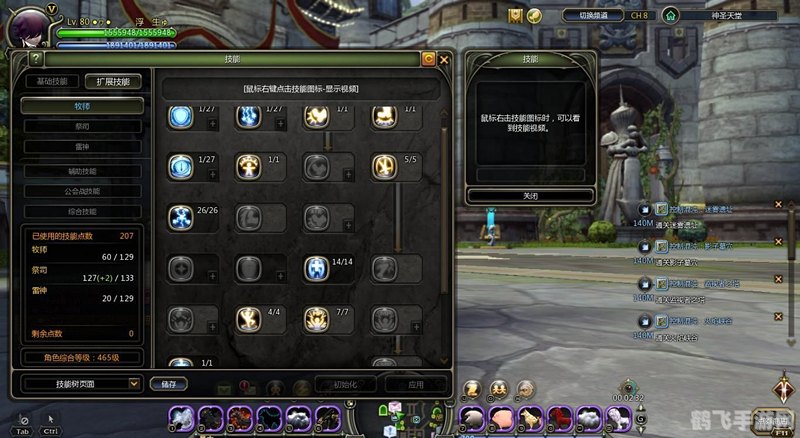
Task: Close the skill window with the X
Action: click(x=444, y=60)
